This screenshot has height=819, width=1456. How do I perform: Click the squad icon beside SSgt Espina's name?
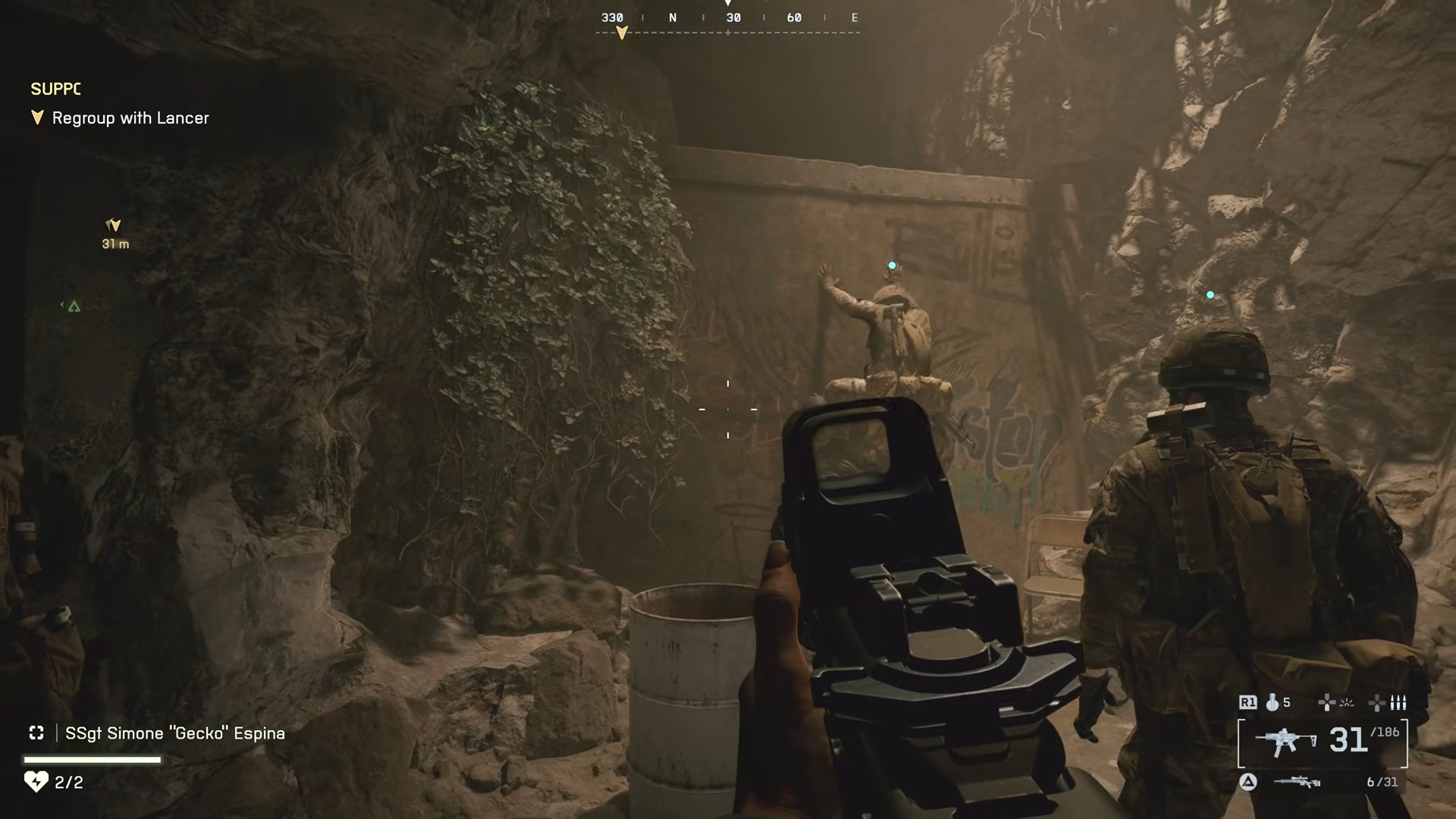(x=36, y=733)
